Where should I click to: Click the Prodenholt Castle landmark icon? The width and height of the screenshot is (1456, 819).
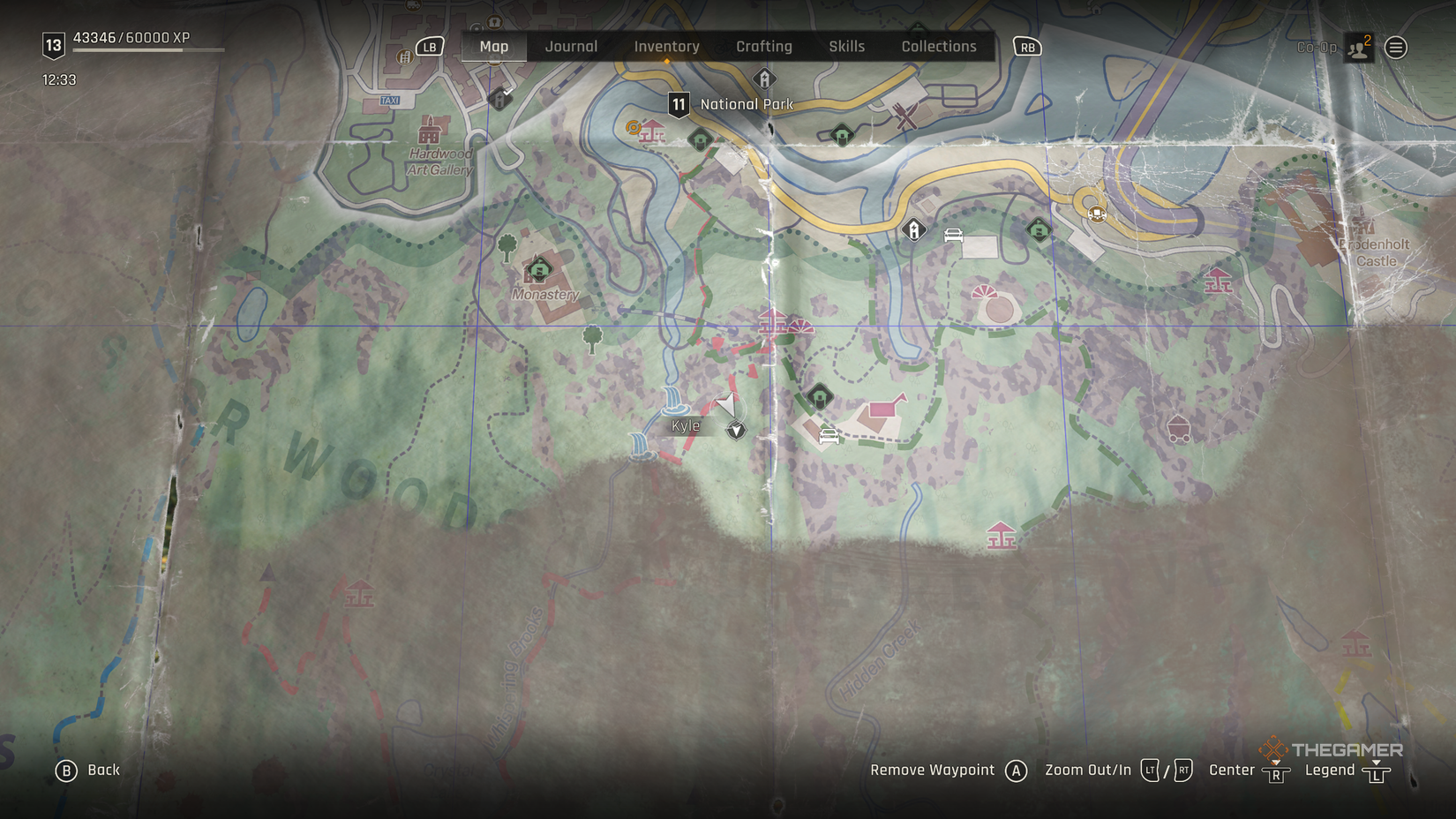pyautogui.click(x=1362, y=221)
